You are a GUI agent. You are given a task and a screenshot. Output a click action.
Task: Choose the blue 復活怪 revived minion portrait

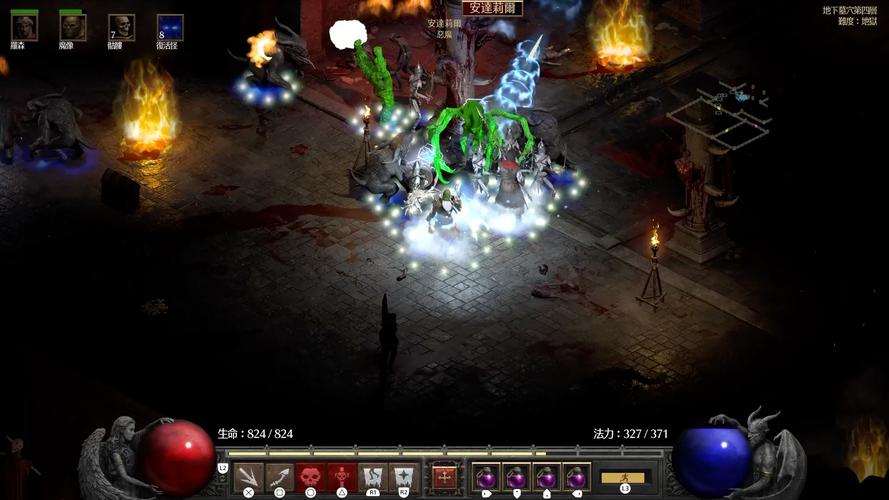(x=170, y=27)
